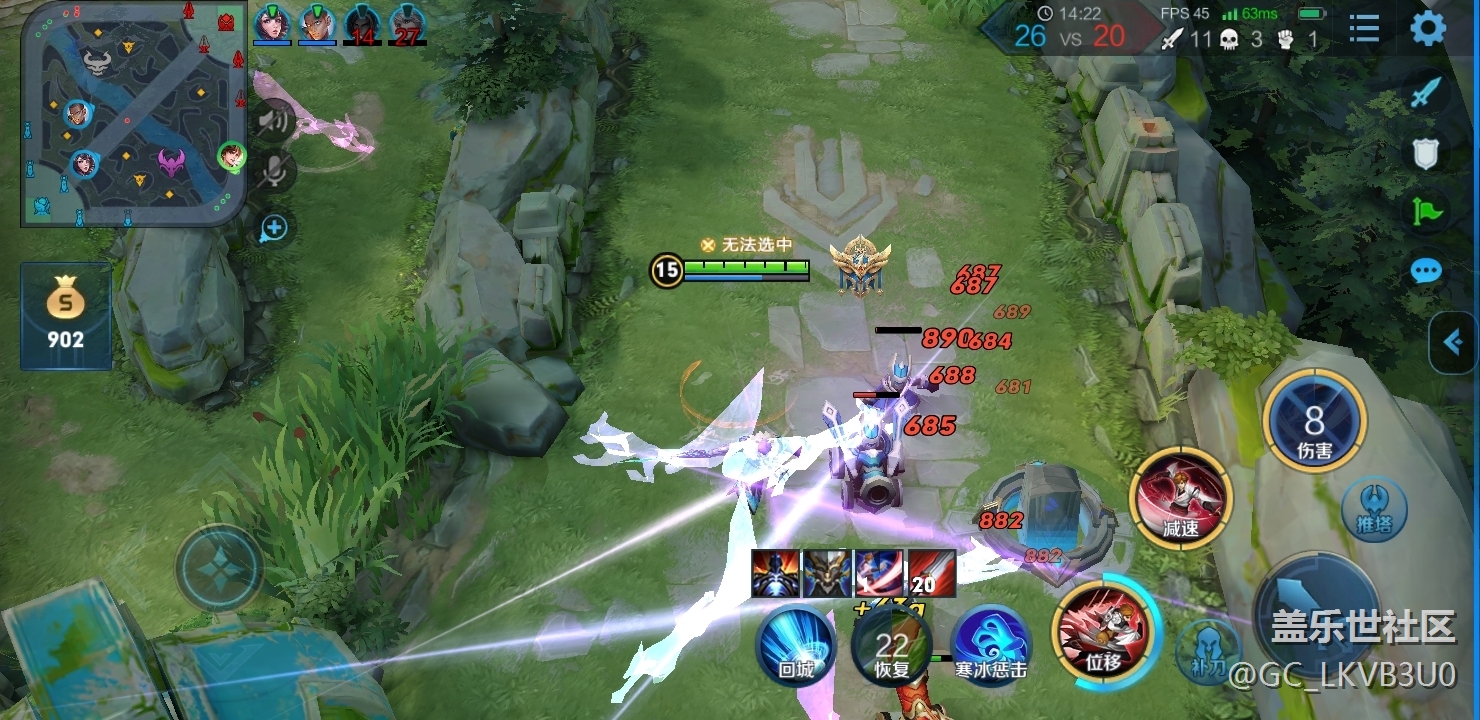Activate the 回城 recall button

(796, 646)
